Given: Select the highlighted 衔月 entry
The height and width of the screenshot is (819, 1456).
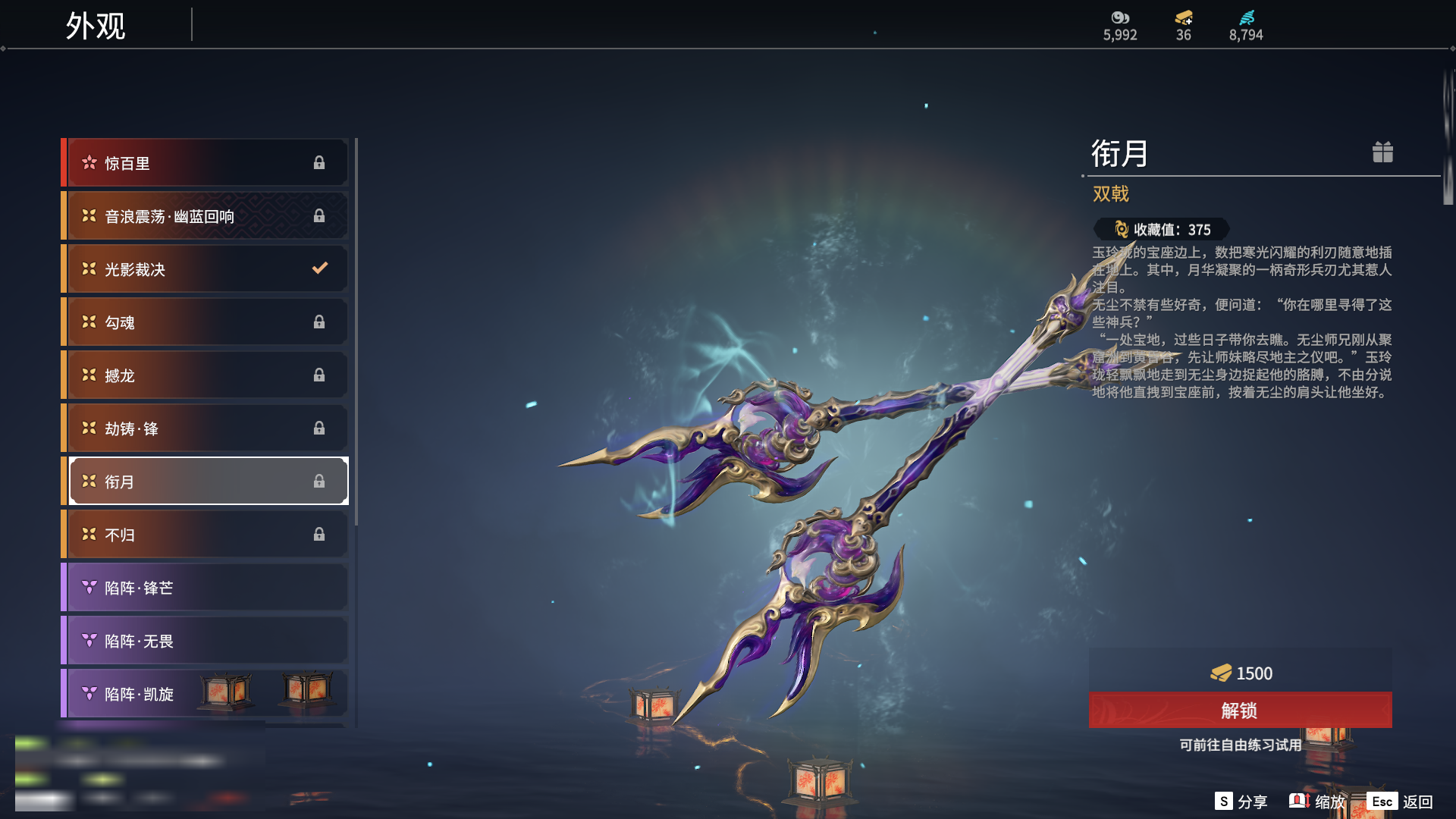Looking at the screenshot, I should click(x=206, y=482).
